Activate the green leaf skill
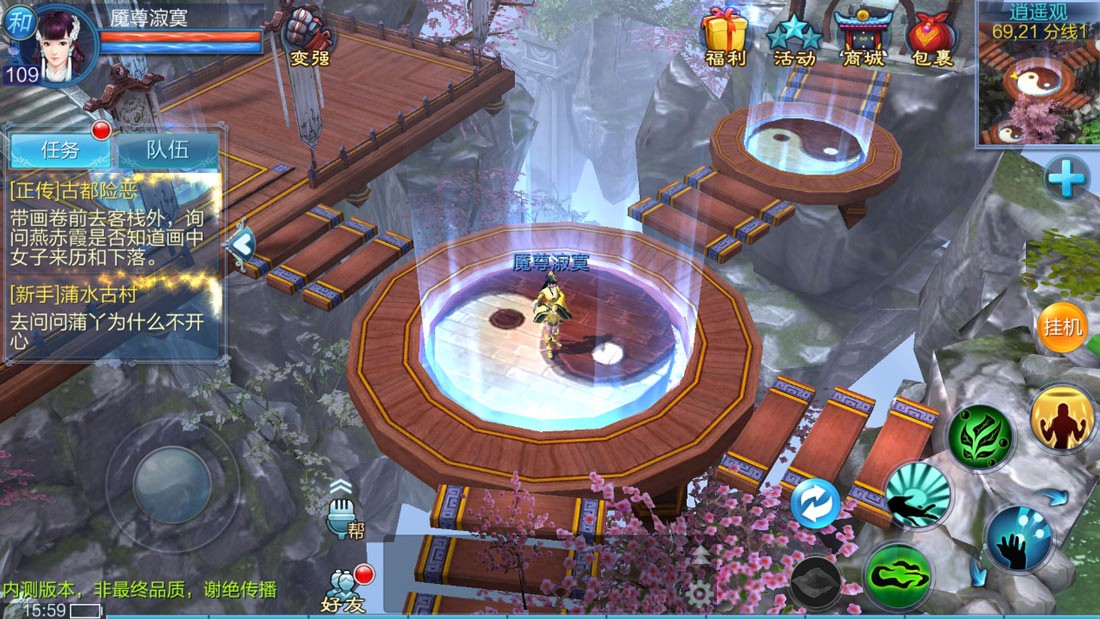The width and height of the screenshot is (1100, 619). coord(981,437)
